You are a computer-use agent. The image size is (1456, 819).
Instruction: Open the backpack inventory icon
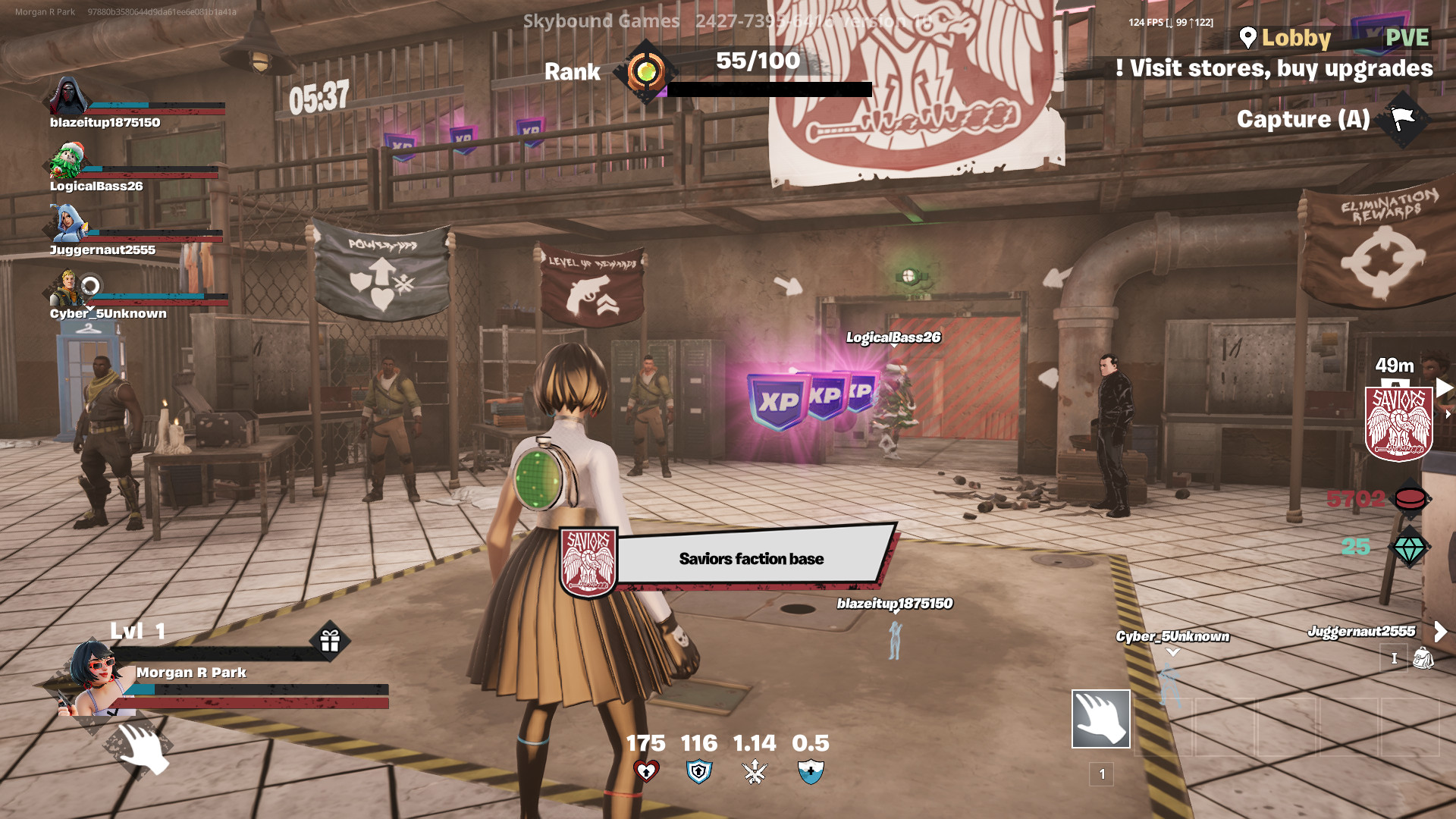[x=1423, y=657]
